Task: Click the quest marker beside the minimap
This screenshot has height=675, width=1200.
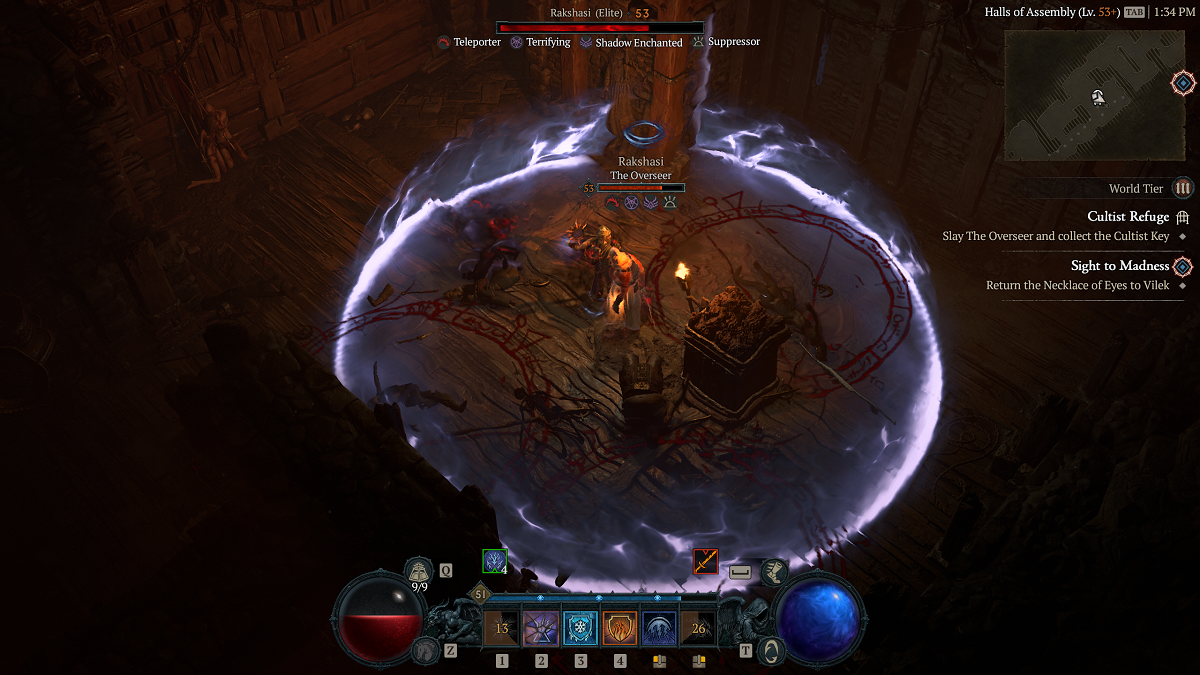Action: pyautogui.click(x=1183, y=84)
